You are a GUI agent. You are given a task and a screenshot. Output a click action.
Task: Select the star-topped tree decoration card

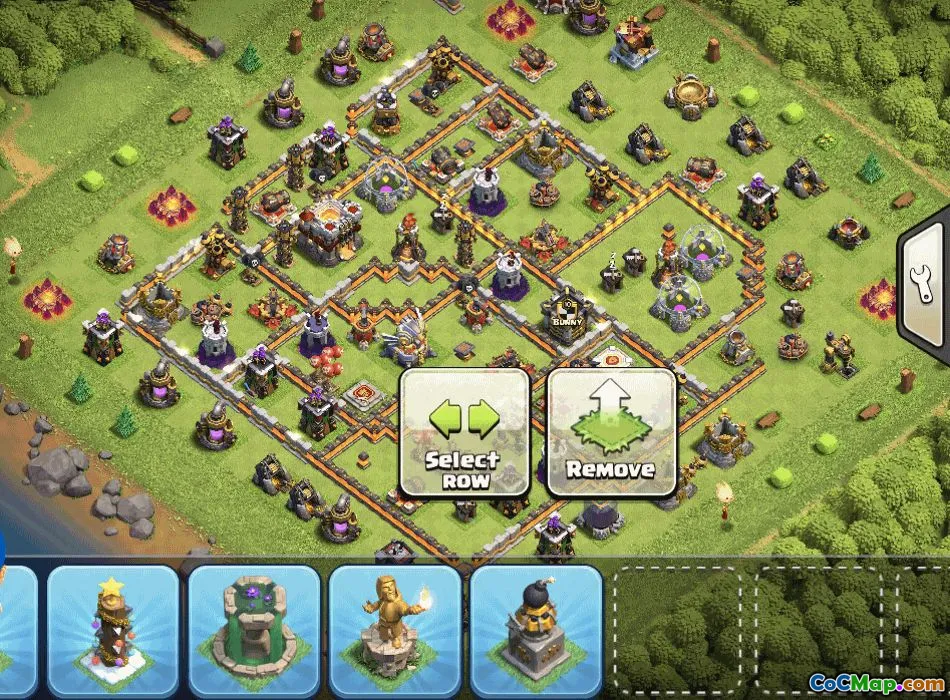(x=112, y=630)
